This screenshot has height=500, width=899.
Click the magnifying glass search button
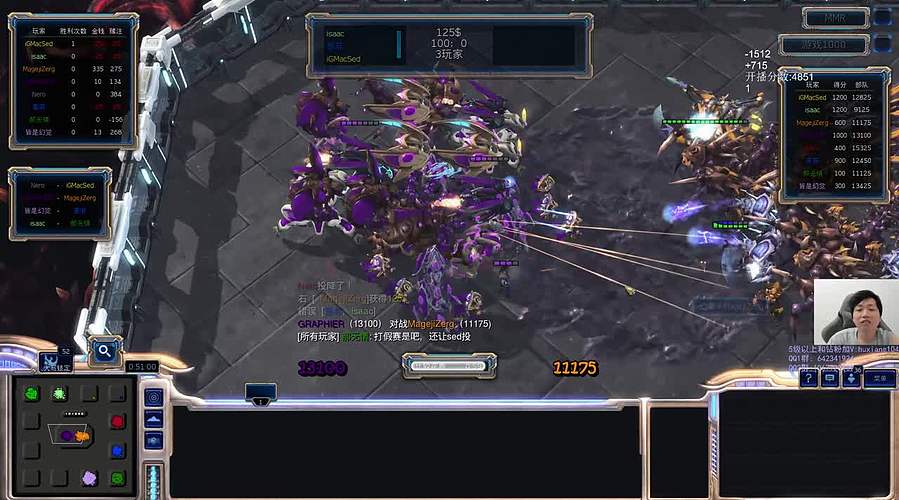104,351
